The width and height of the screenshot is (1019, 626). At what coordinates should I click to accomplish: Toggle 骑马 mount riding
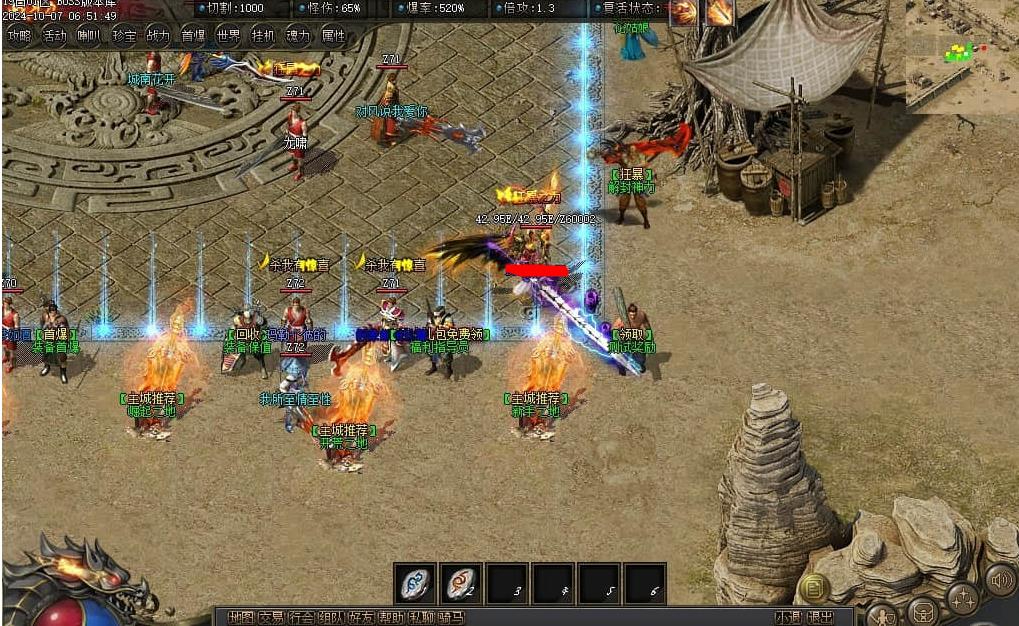451,617
